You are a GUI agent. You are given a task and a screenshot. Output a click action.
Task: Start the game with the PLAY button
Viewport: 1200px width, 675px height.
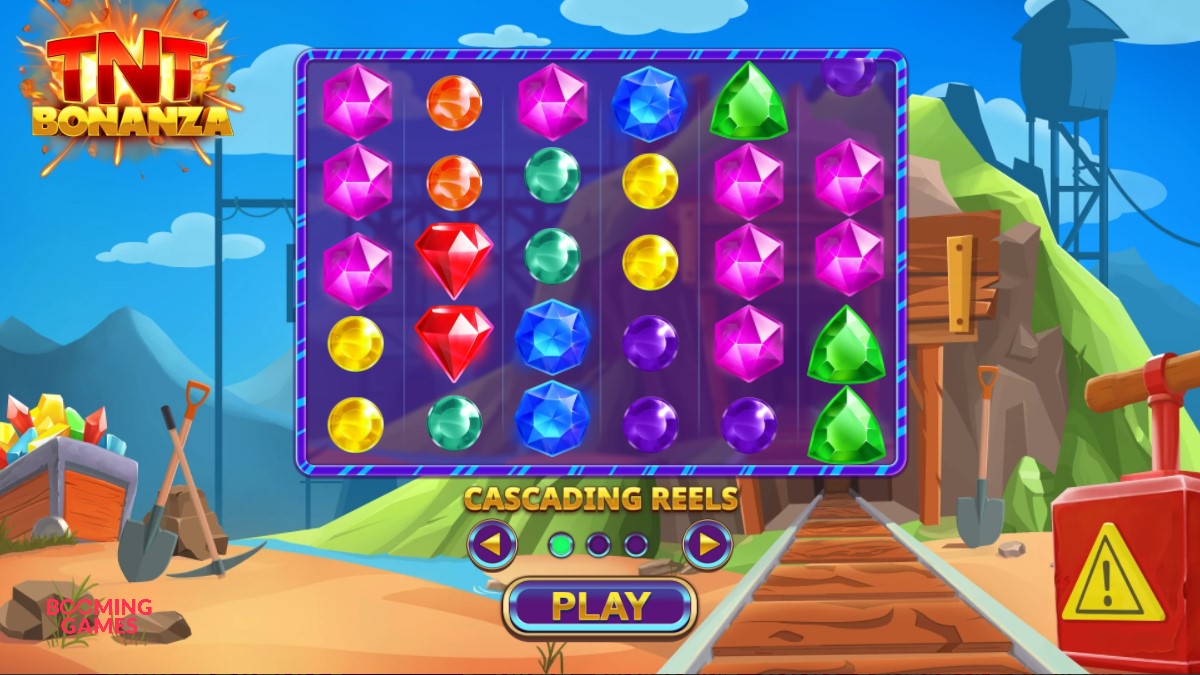coord(600,606)
